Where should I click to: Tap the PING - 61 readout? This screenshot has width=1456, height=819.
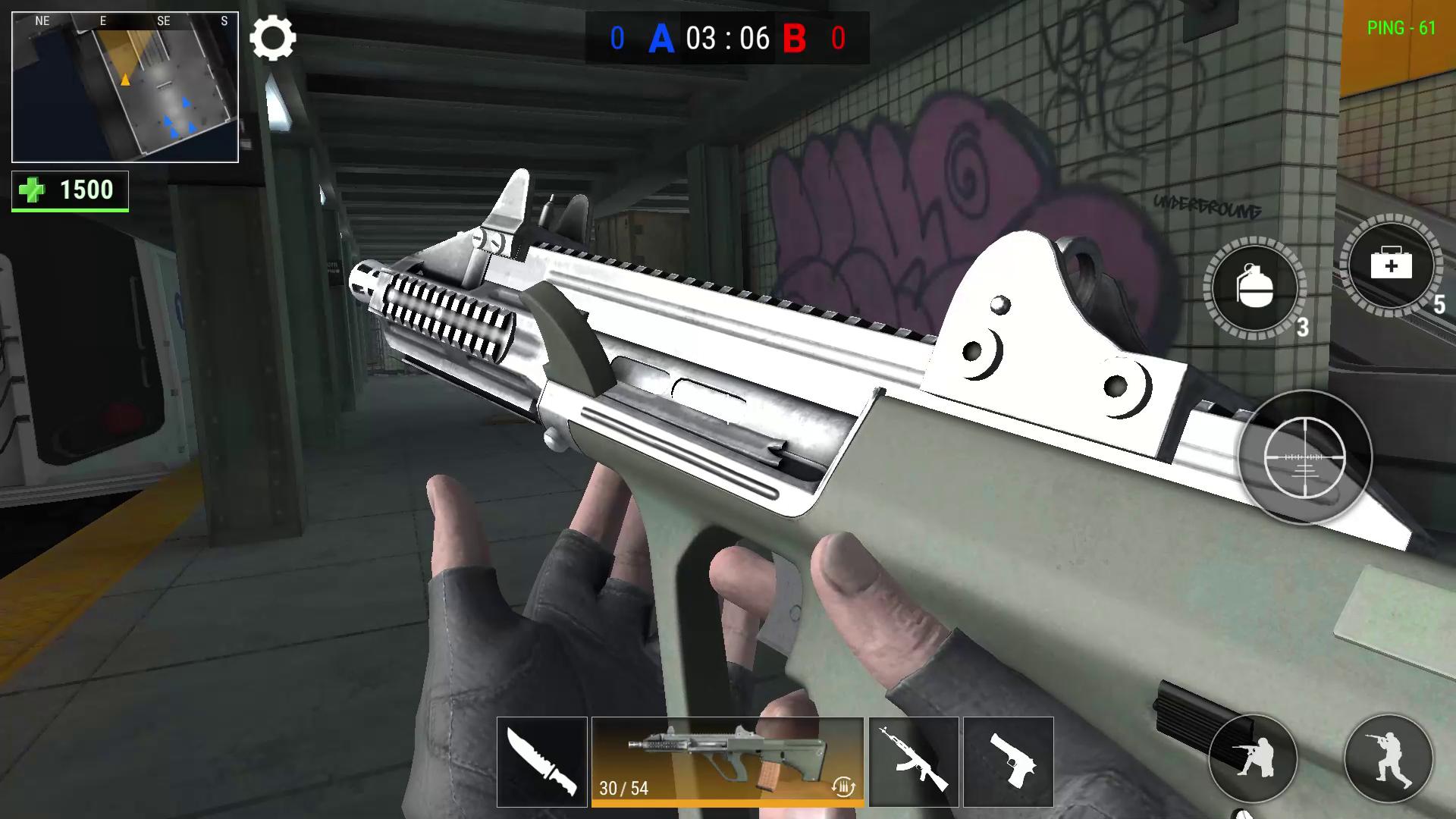(1401, 29)
